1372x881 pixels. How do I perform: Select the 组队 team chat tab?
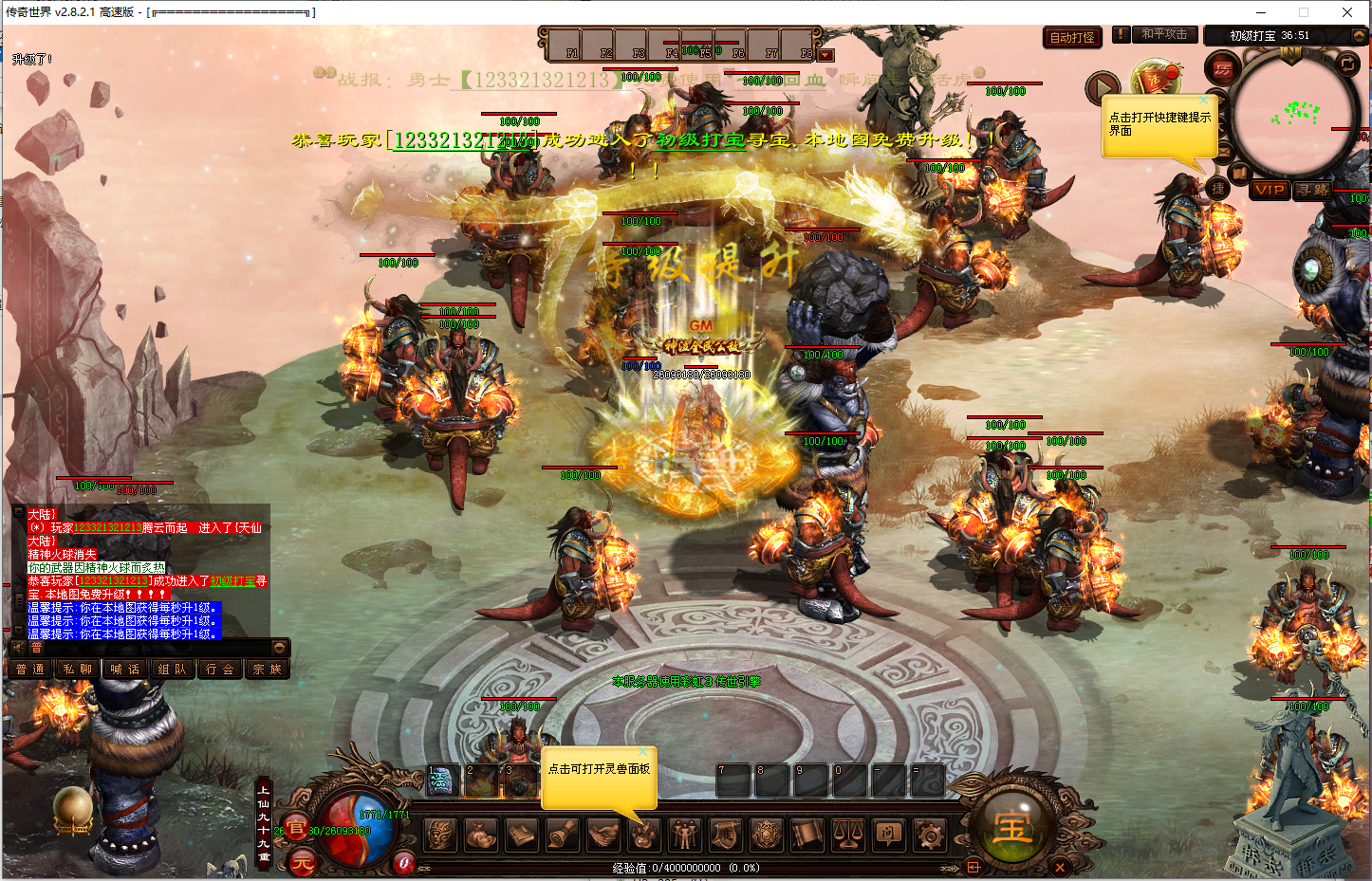tap(173, 670)
